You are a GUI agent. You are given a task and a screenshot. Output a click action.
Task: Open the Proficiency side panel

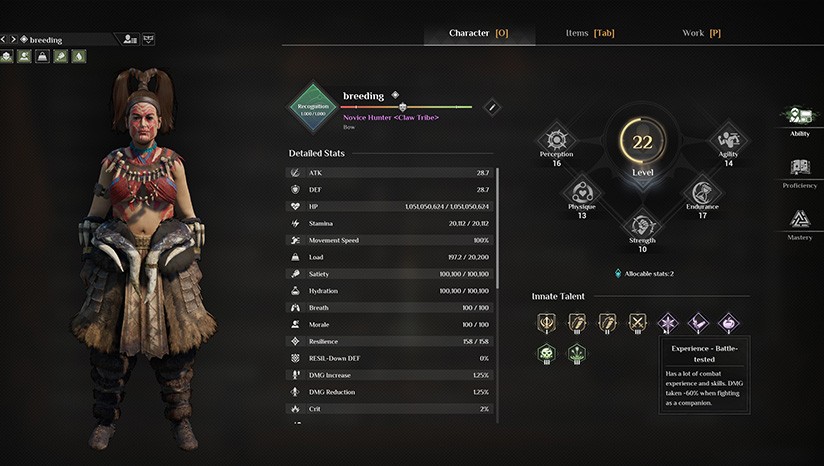point(799,171)
